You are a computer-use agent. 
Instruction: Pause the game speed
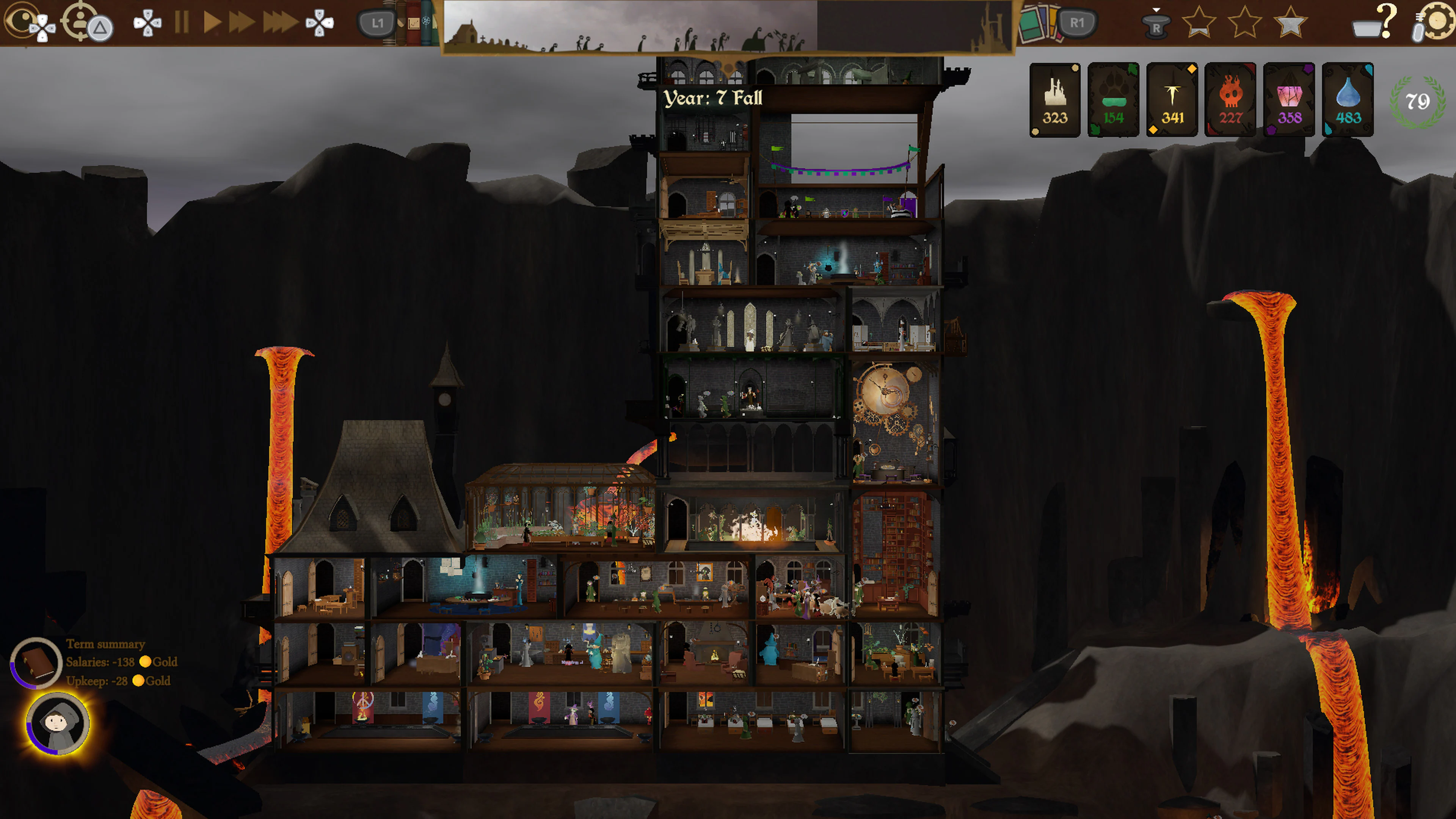pyautogui.click(x=182, y=23)
